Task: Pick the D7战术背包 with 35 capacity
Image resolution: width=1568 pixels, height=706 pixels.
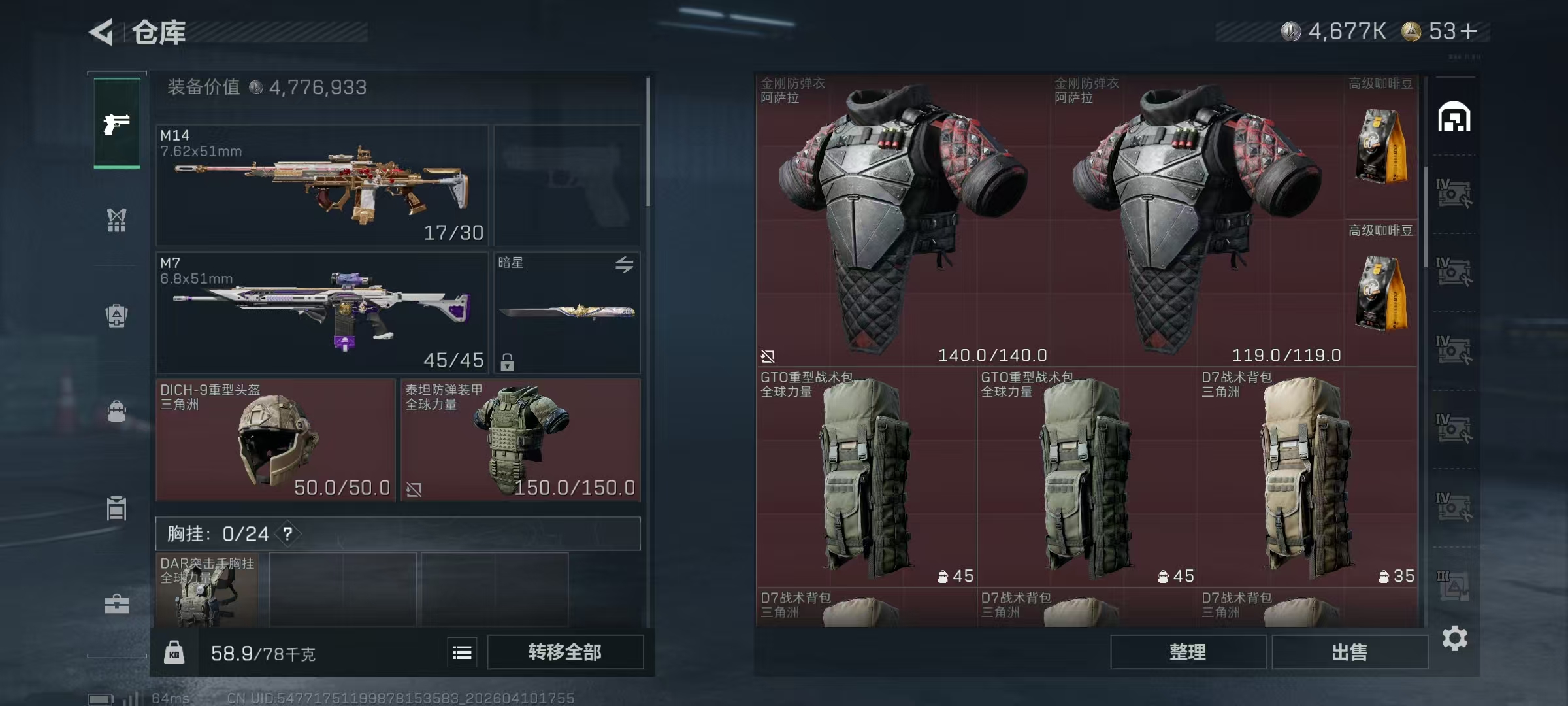Action: coord(1307,477)
